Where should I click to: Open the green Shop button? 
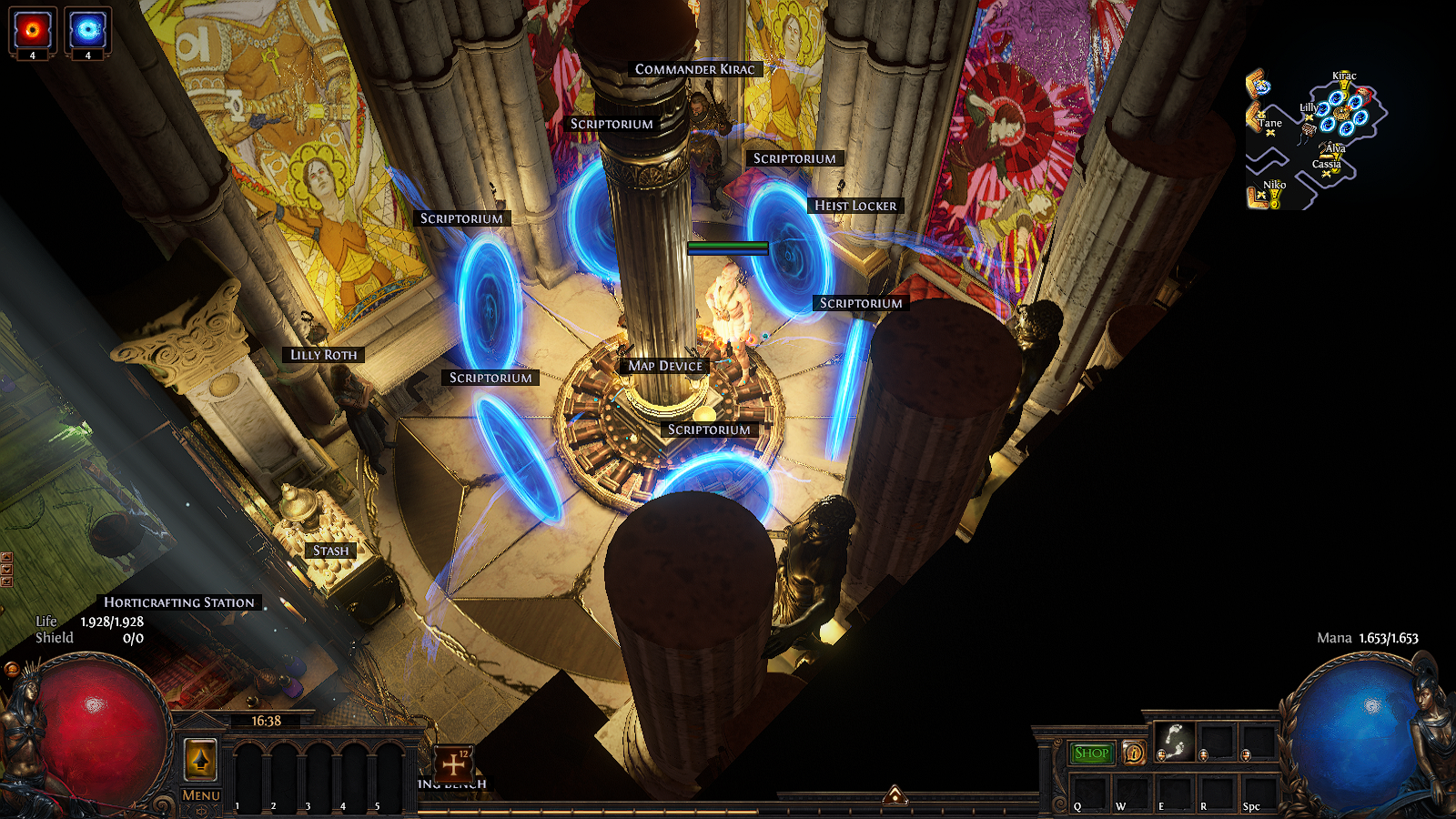[x=1091, y=753]
